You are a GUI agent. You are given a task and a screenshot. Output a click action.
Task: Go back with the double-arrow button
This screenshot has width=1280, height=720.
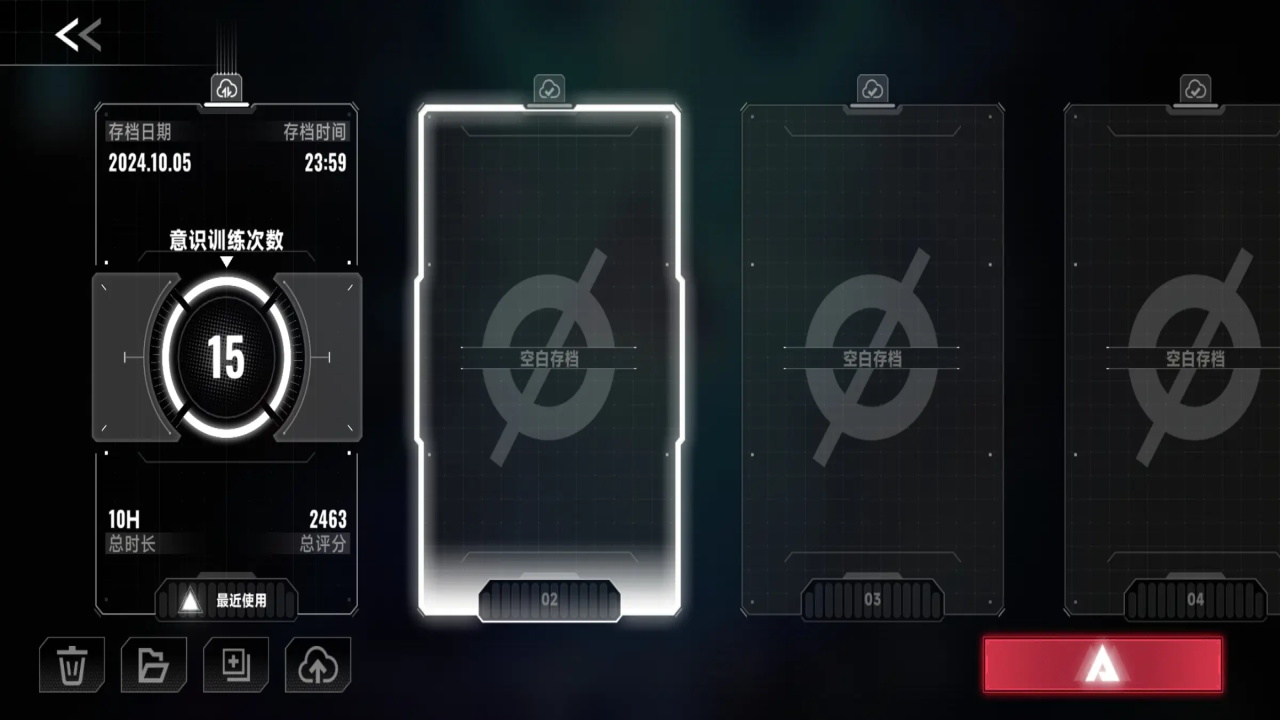point(78,35)
